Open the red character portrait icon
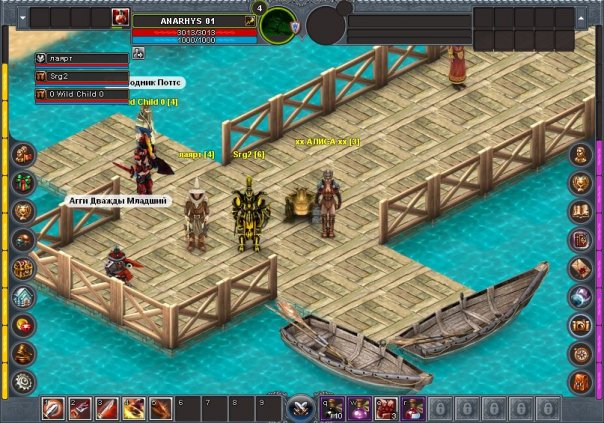604x423 pixels. pyautogui.click(x=121, y=17)
